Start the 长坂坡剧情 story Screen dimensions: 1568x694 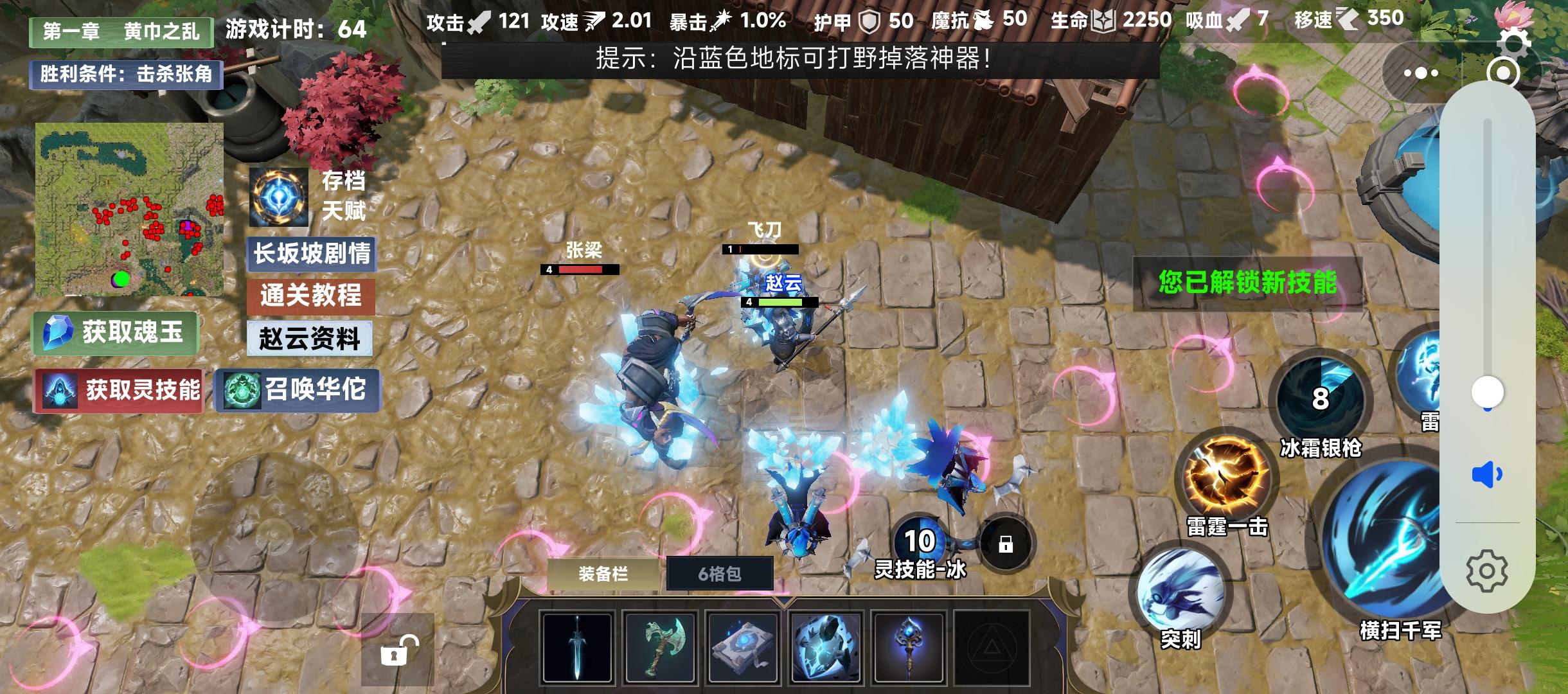tap(312, 254)
